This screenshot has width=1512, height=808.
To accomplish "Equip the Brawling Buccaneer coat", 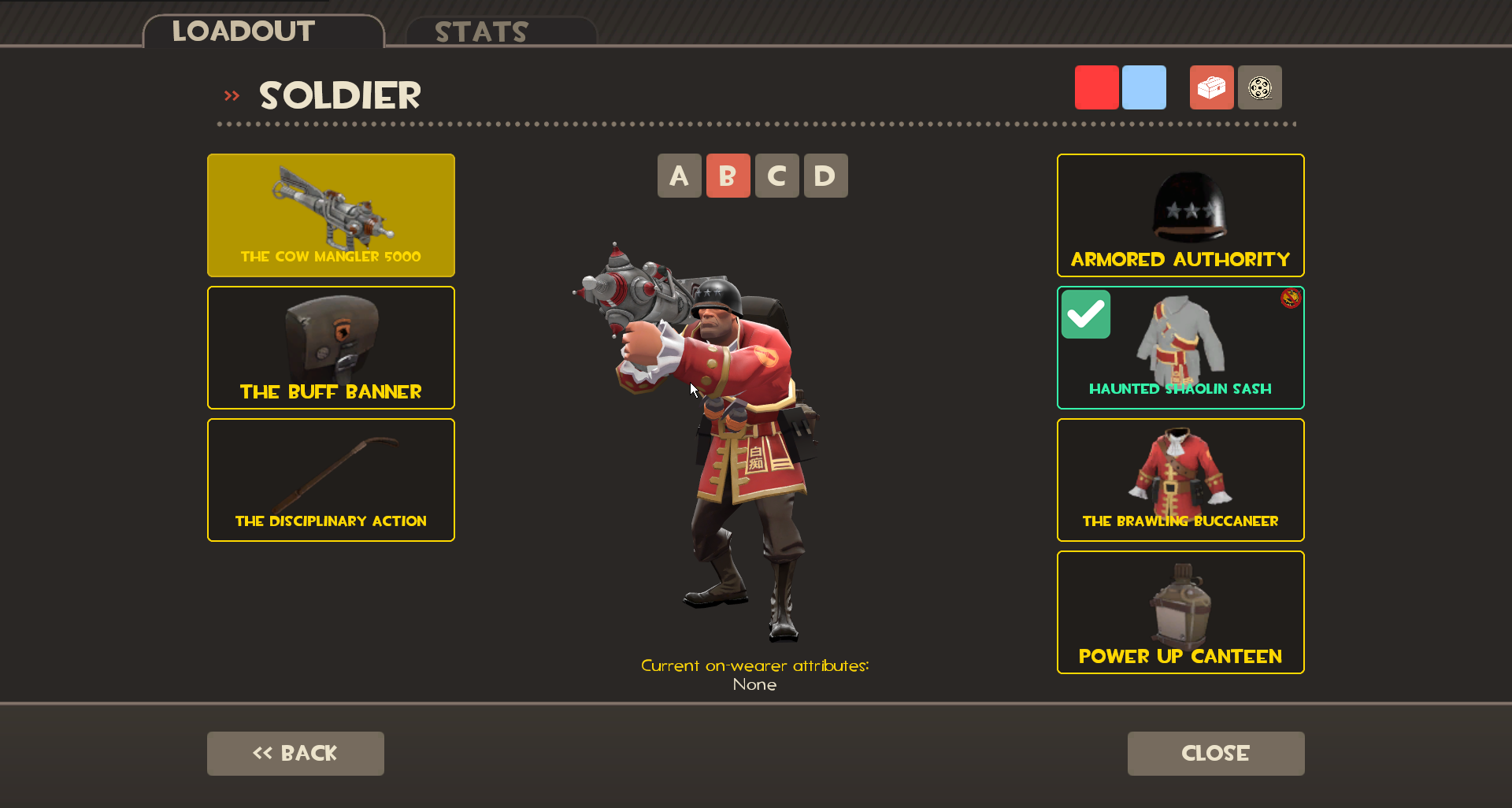I will click(1180, 480).
